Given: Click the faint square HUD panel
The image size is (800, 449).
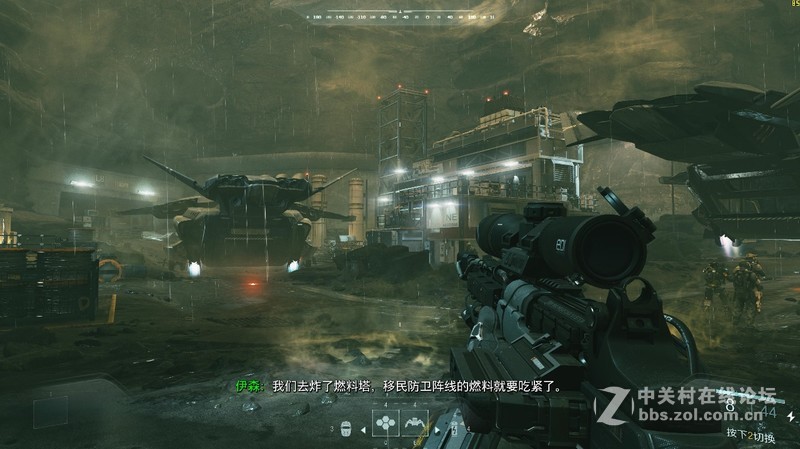Looking at the screenshot, I should click(x=50, y=412).
